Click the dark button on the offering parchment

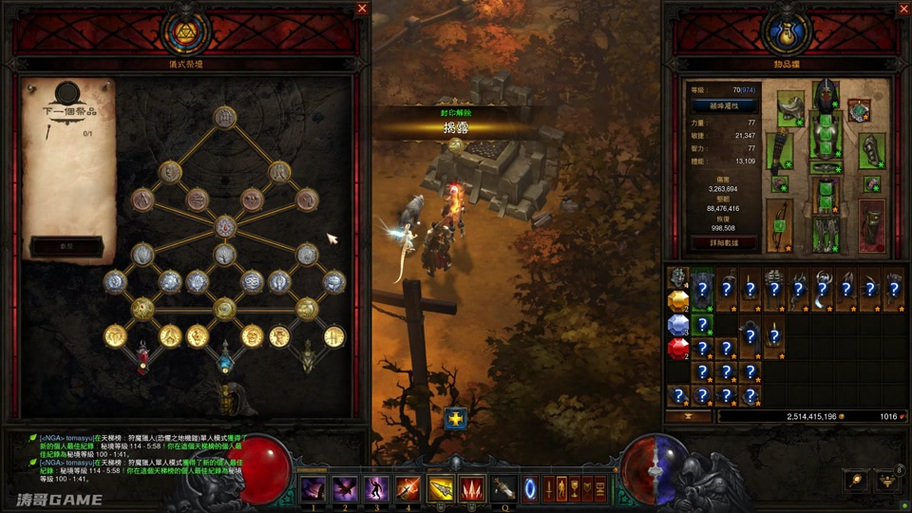(x=65, y=245)
